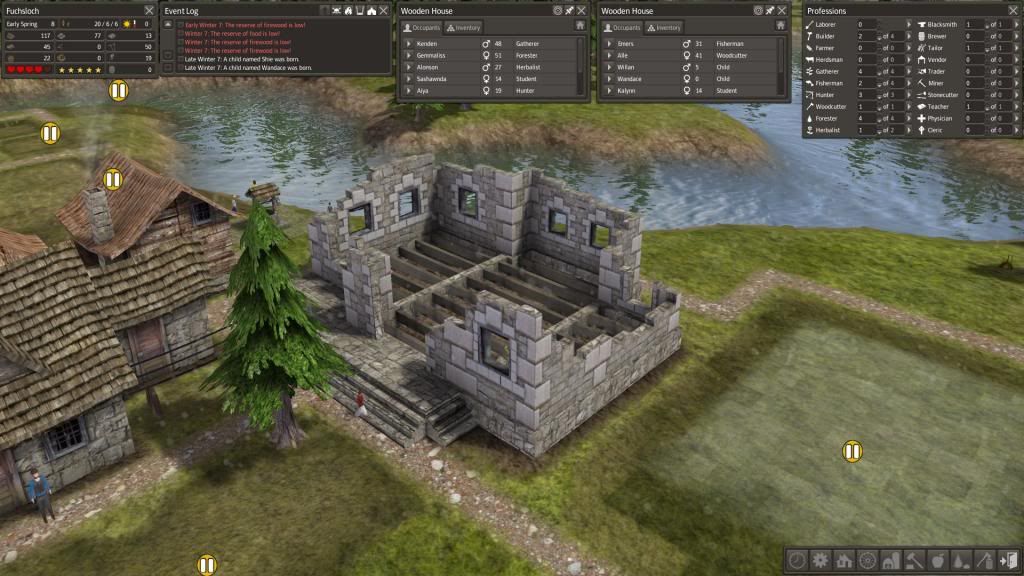Viewport: 1024px width, 576px height.
Task: Open the gear tools toolbar menu
Action: [820, 560]
